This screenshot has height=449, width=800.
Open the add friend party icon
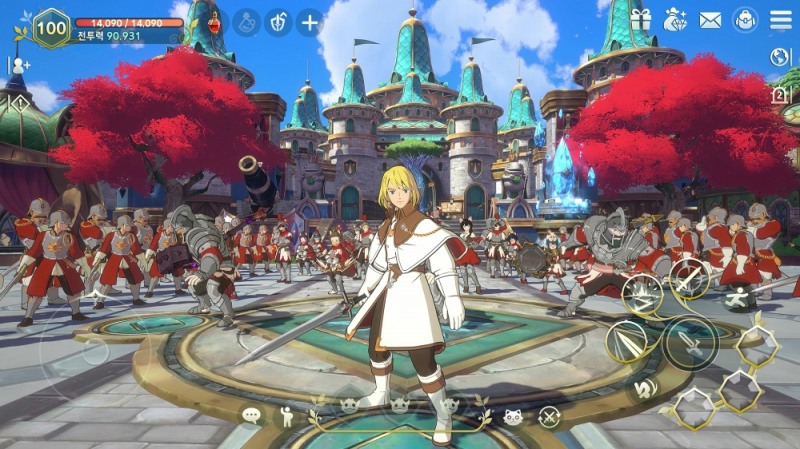(18, 67)
